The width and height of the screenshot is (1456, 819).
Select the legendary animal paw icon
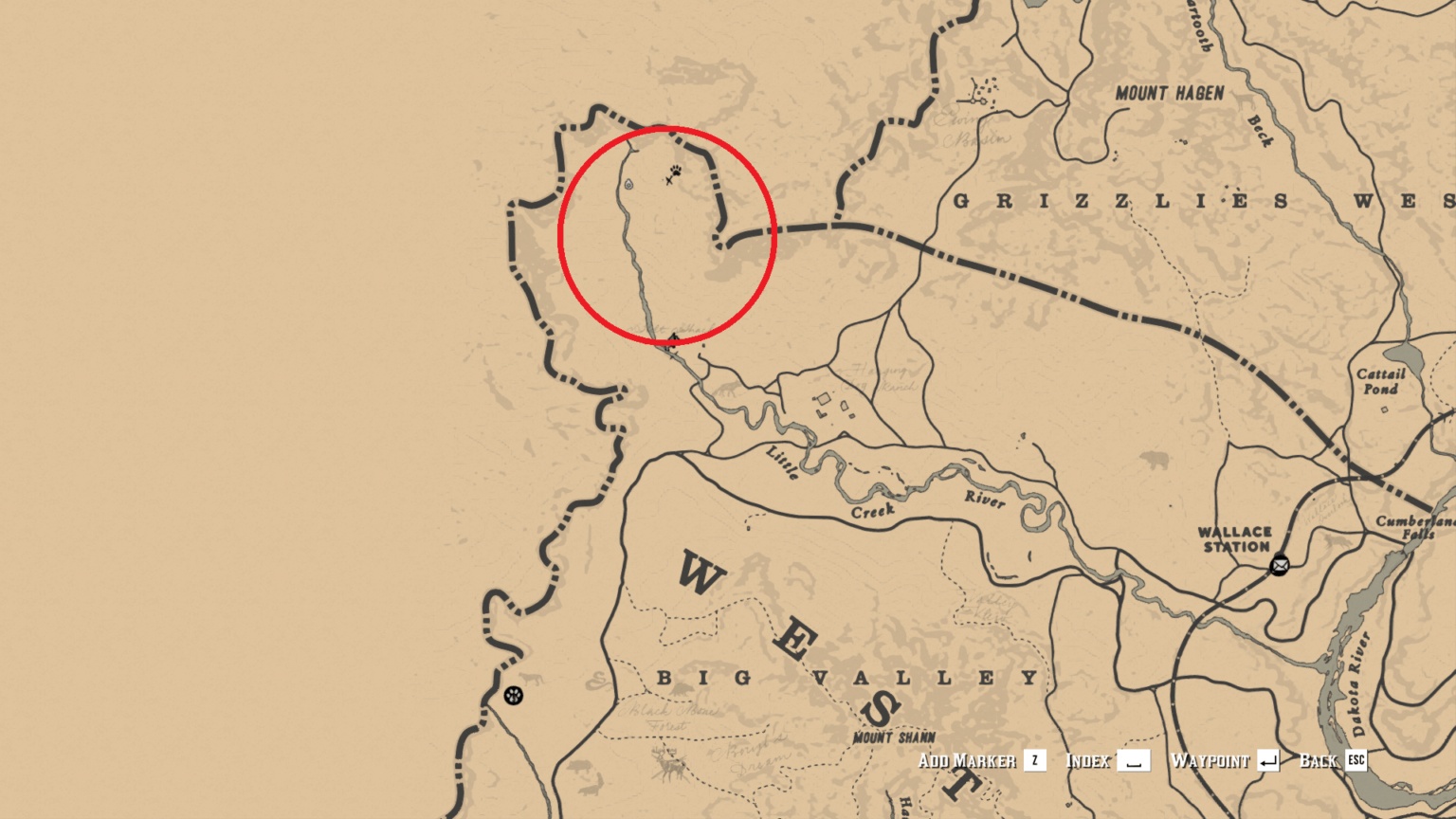676,171
